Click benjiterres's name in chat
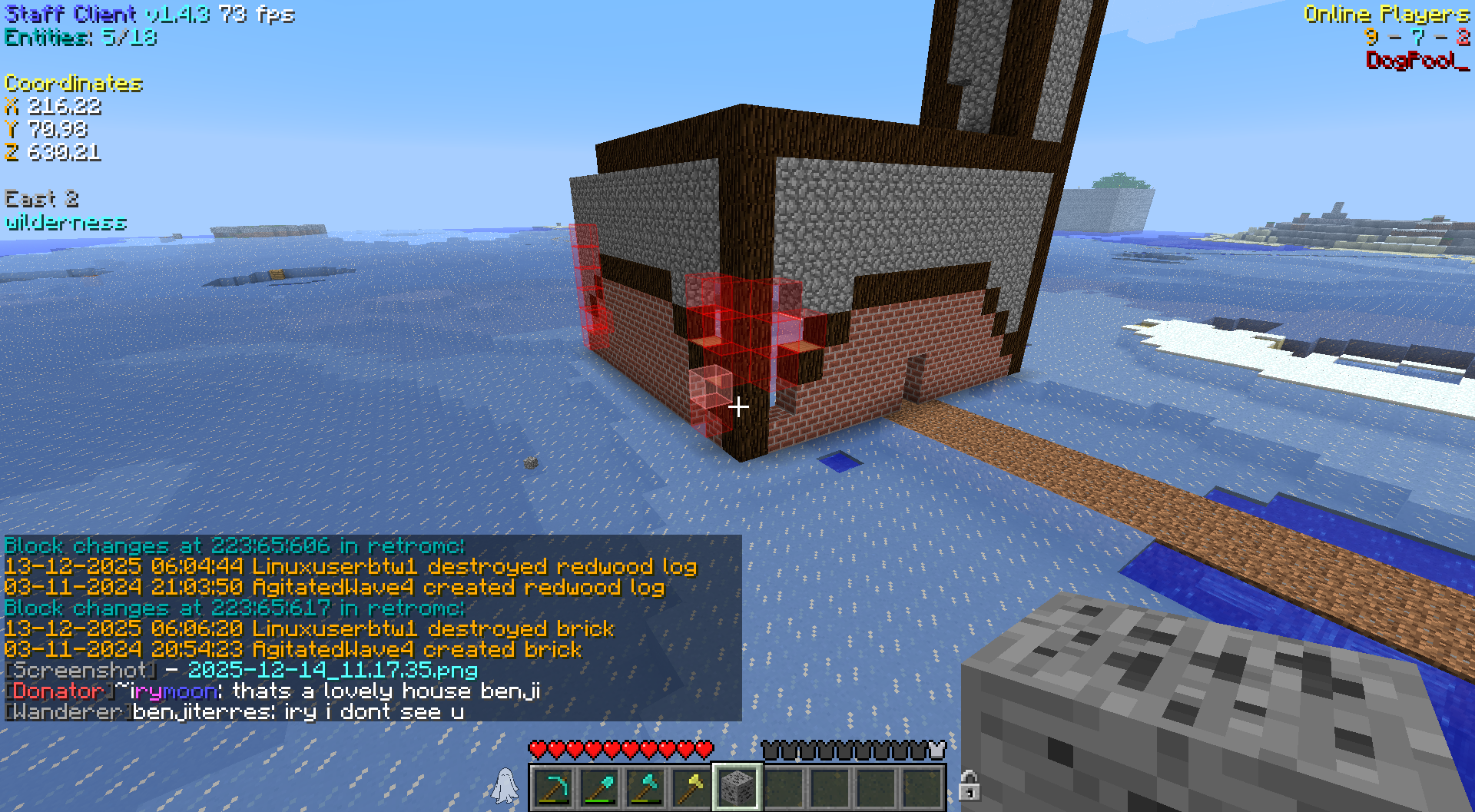The image size is (1475, 812). pyautogui.click(x=201, y=712)
